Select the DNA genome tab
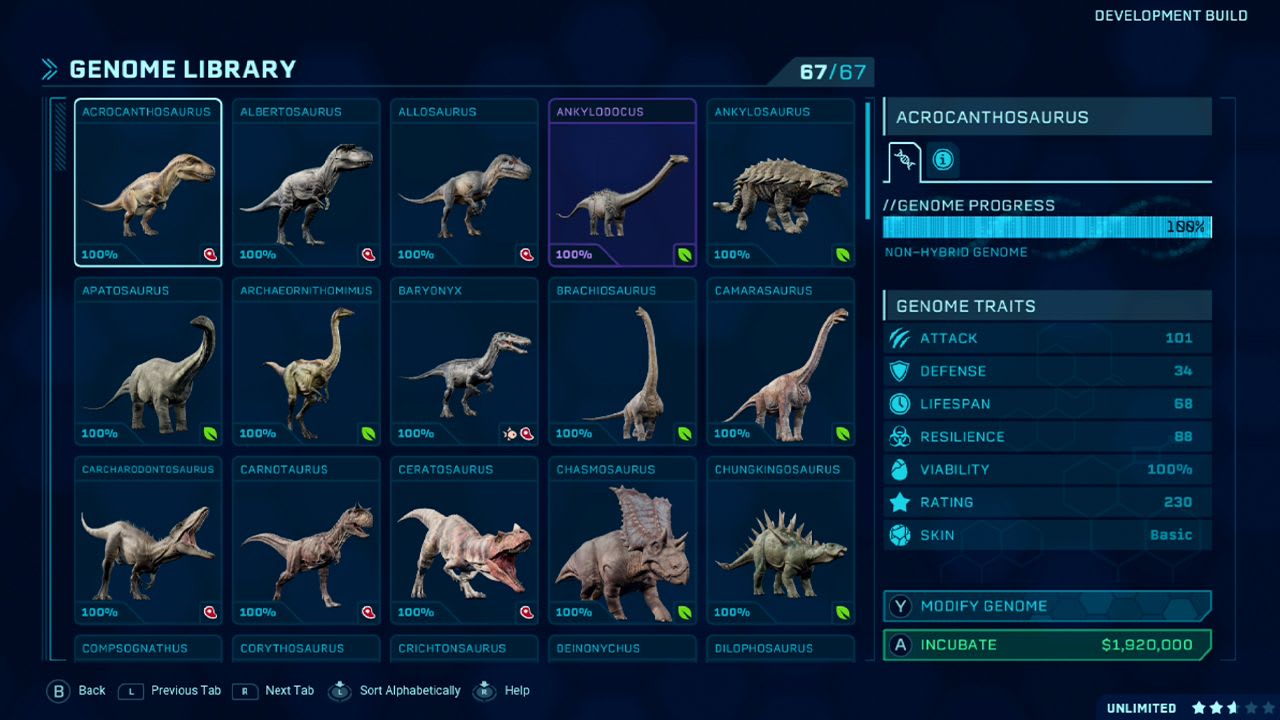The width and height of the screenshot is (1280, 720). point(903,158)
